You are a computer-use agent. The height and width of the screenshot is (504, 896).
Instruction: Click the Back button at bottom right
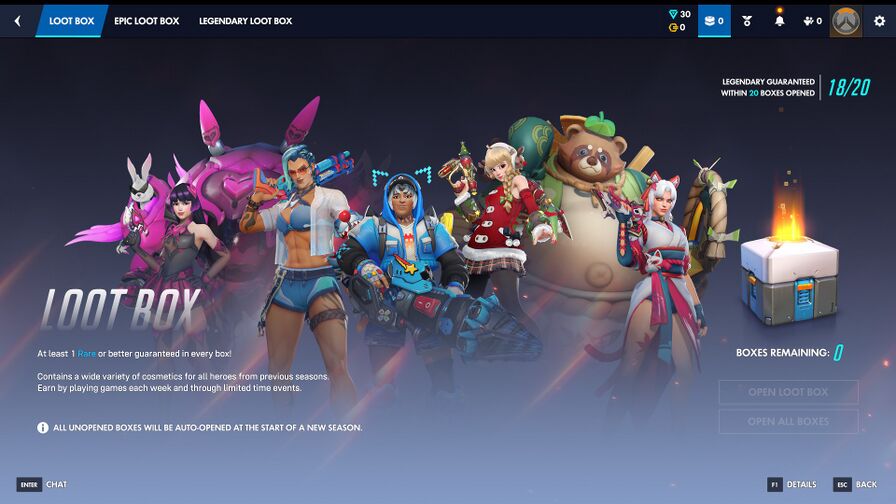(856, 485)
